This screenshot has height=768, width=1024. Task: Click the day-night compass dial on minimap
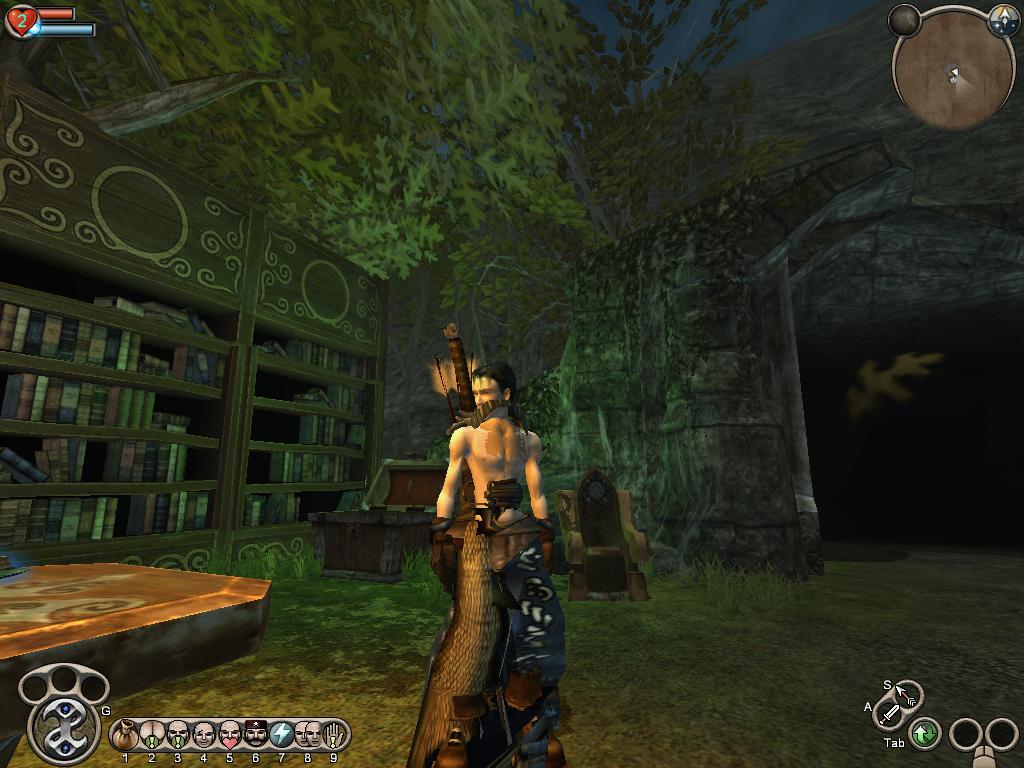click(1003, 21)
